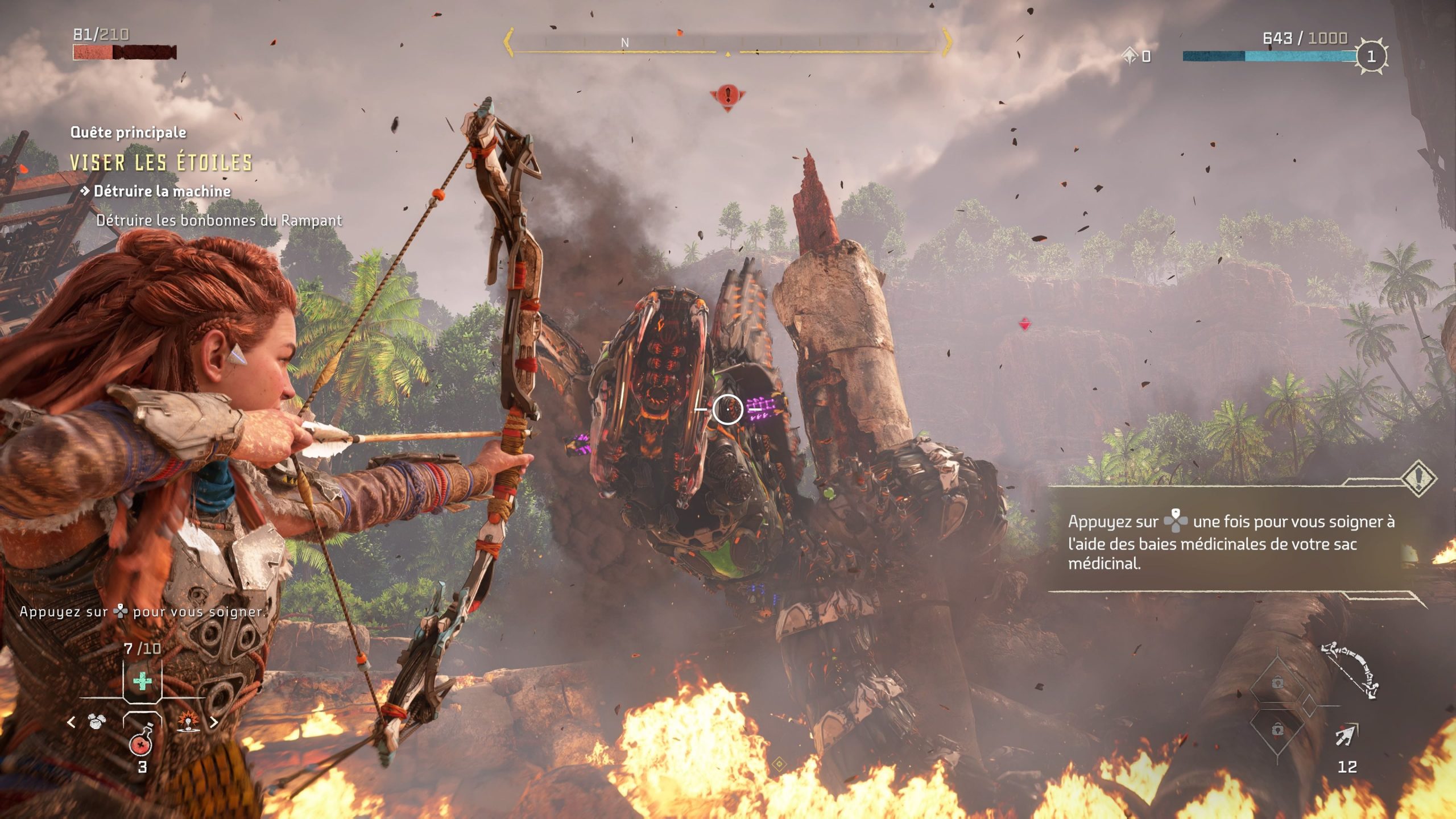Select the food rations icon on the wheel
The width and height of the screenshot is (1456, 819).
click(97, 722)
